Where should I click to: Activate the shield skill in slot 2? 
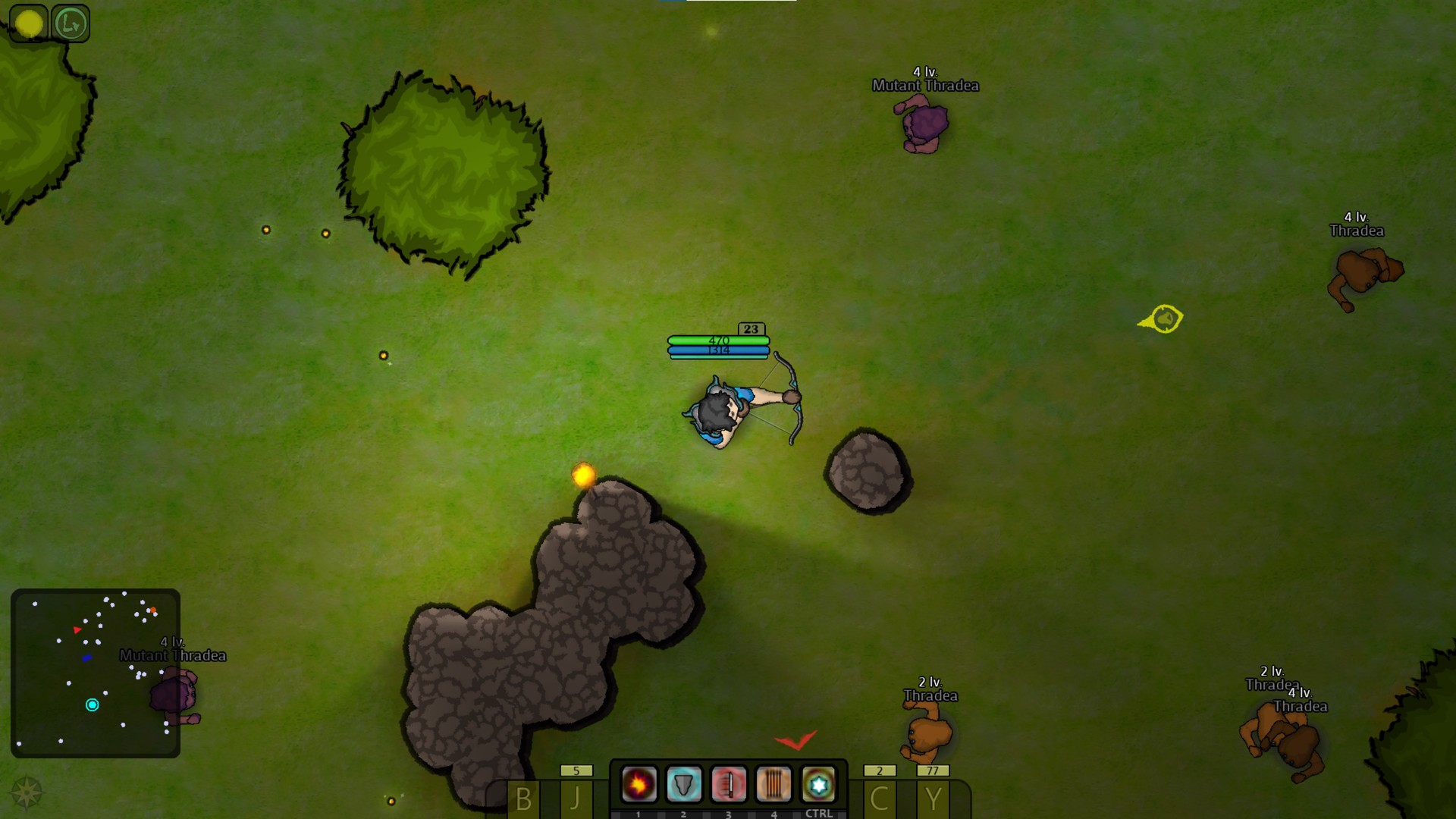682,784
